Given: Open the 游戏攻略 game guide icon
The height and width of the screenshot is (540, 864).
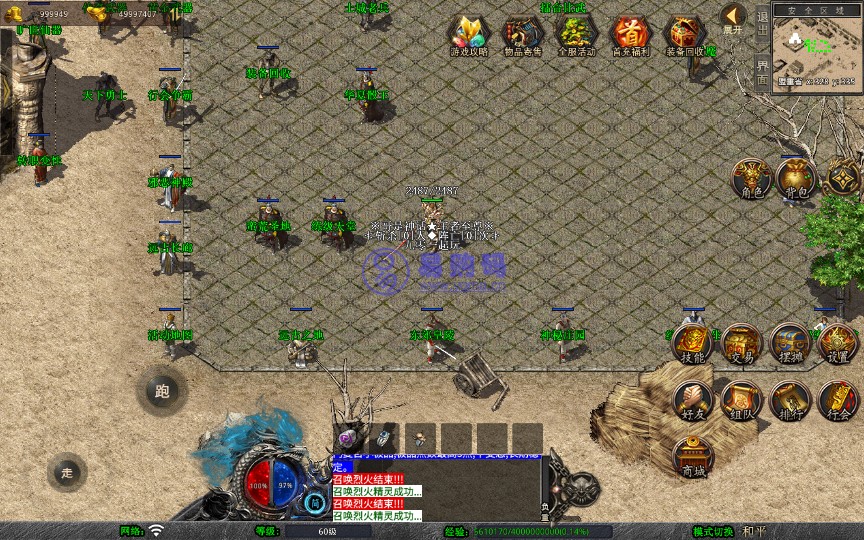Looking at the screenshot, I should click(x=468, y=35).
